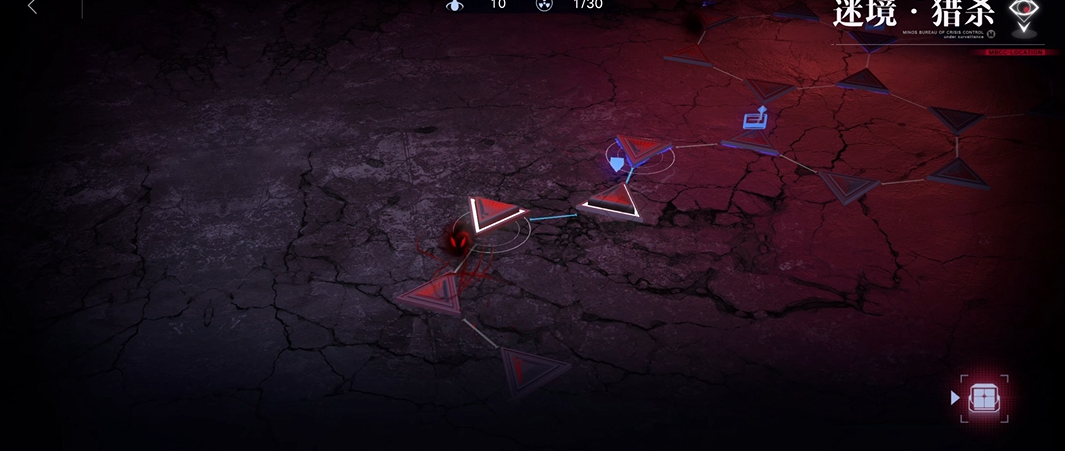Open the glowing crate icon panel
The width and height of the screenshot is (1065, 451).
click(984, 398)
